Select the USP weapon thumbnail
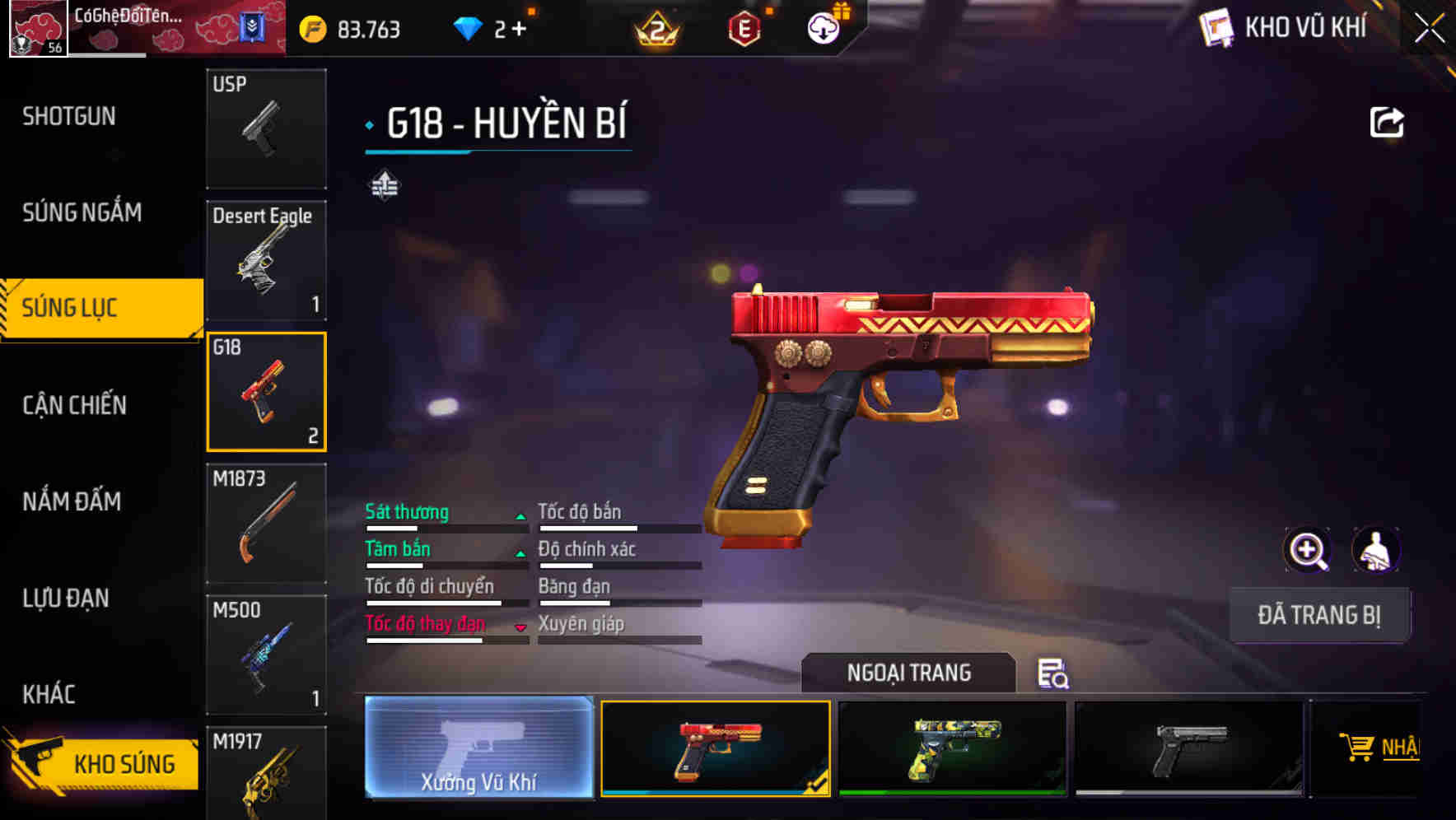The width and height of the screenshot is (1456, 820). coord(266,128)
